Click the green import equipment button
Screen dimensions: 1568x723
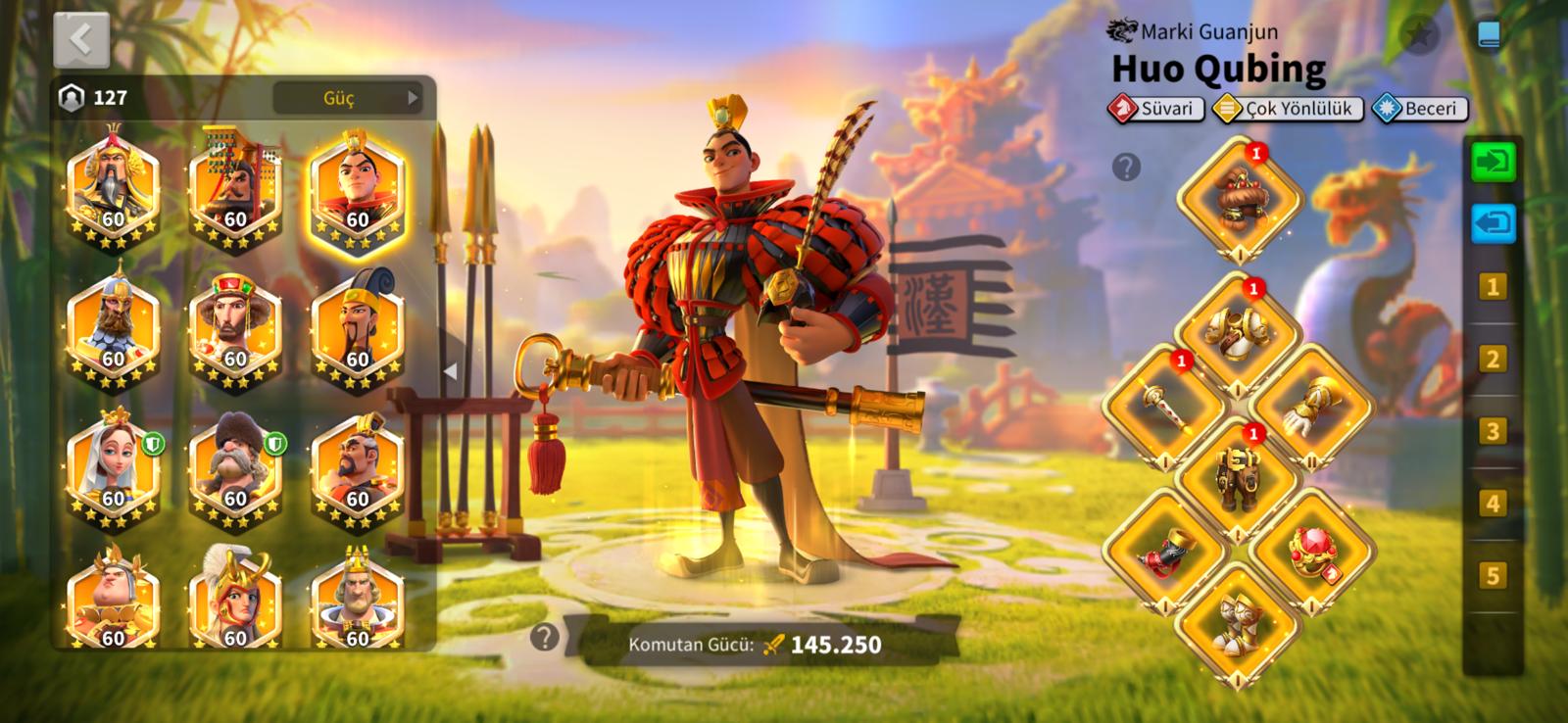pyautogui.click(x=1493, y=162)
